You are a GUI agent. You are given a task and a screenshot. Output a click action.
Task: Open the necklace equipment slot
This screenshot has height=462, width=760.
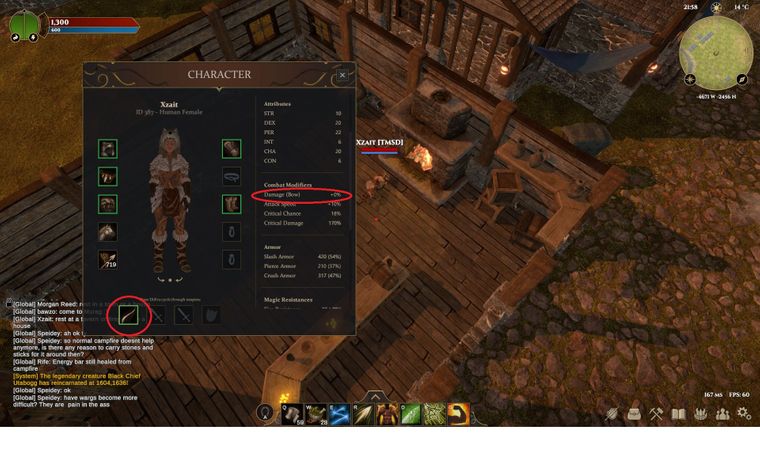[x=232, y=177]
